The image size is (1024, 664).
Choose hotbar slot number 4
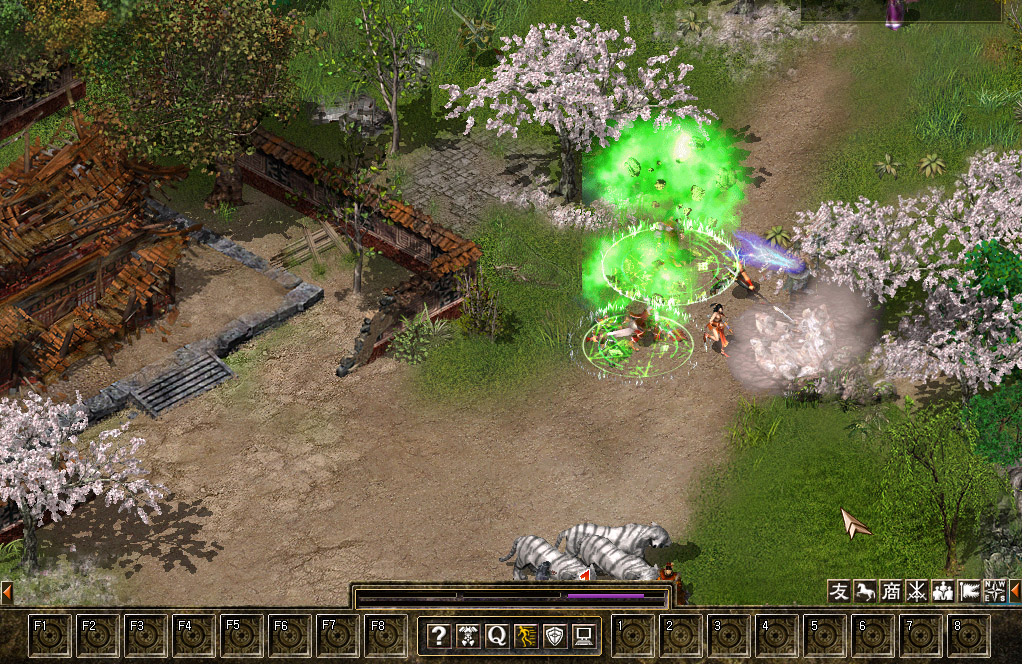pos(777,635)
